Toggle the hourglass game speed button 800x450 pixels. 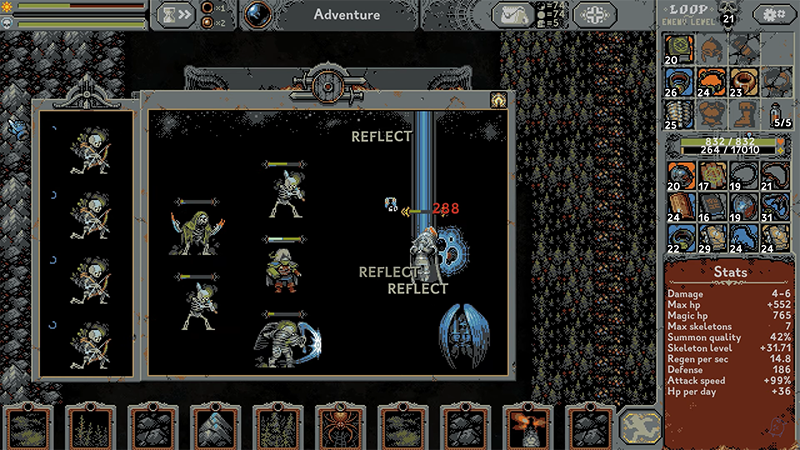point(174,14)
